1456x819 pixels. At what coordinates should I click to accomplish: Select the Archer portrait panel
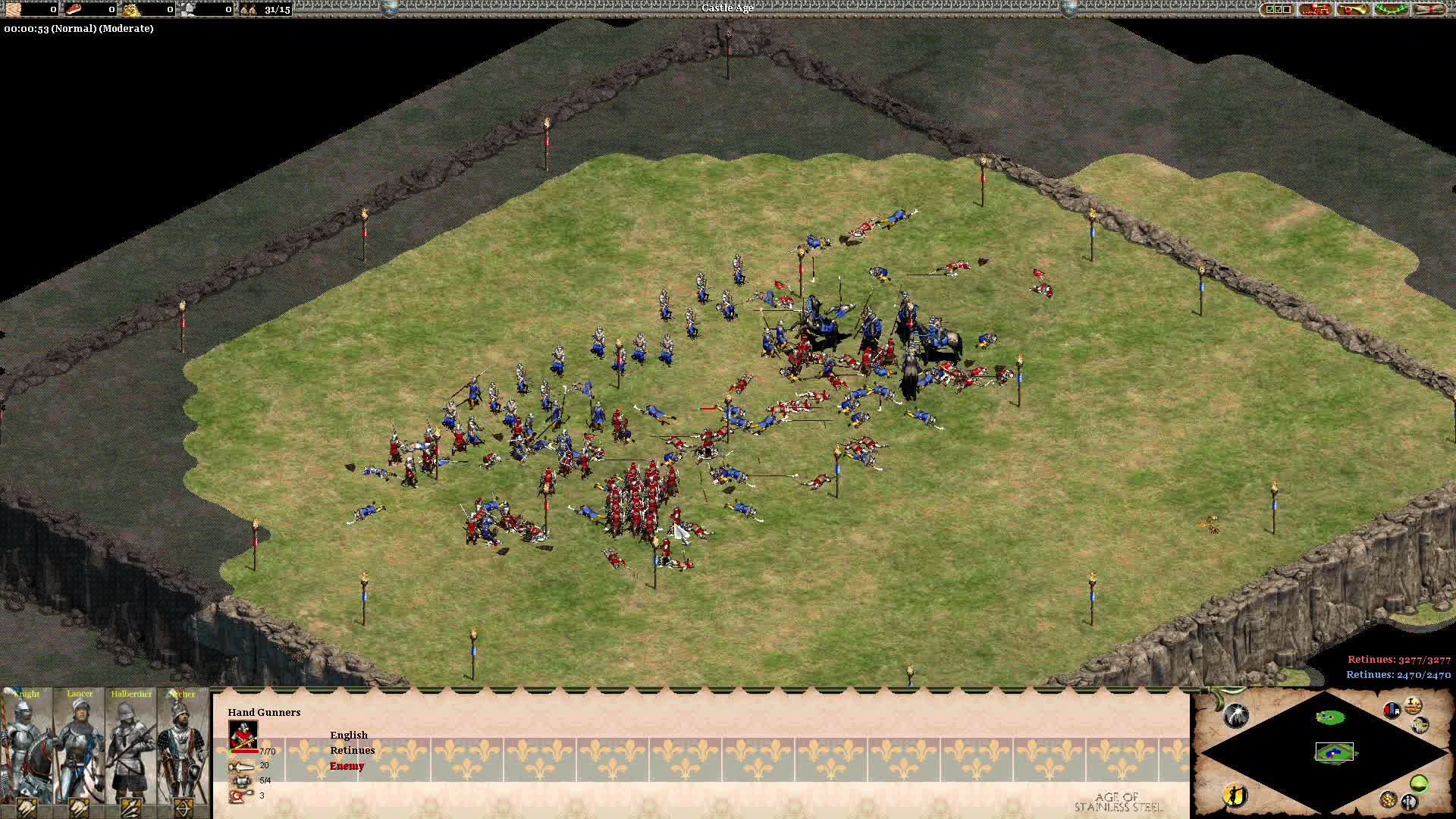(x=182, y=751)
